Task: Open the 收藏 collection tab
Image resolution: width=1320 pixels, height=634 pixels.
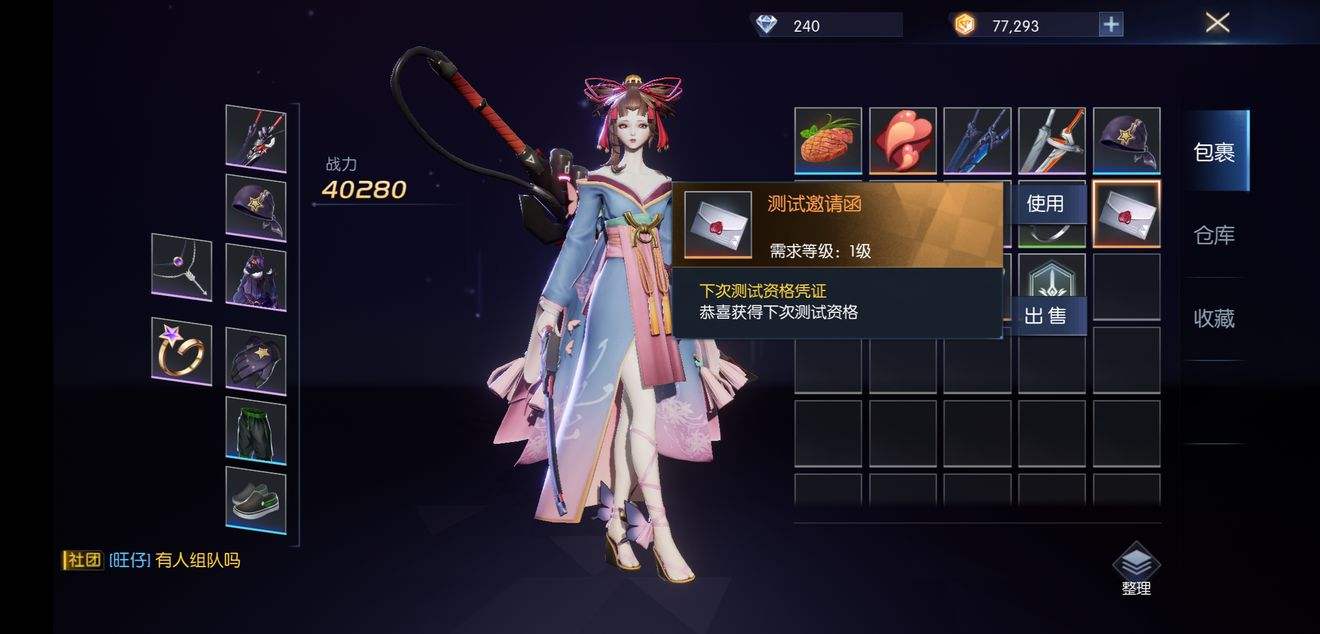Action: point(1214,318)
